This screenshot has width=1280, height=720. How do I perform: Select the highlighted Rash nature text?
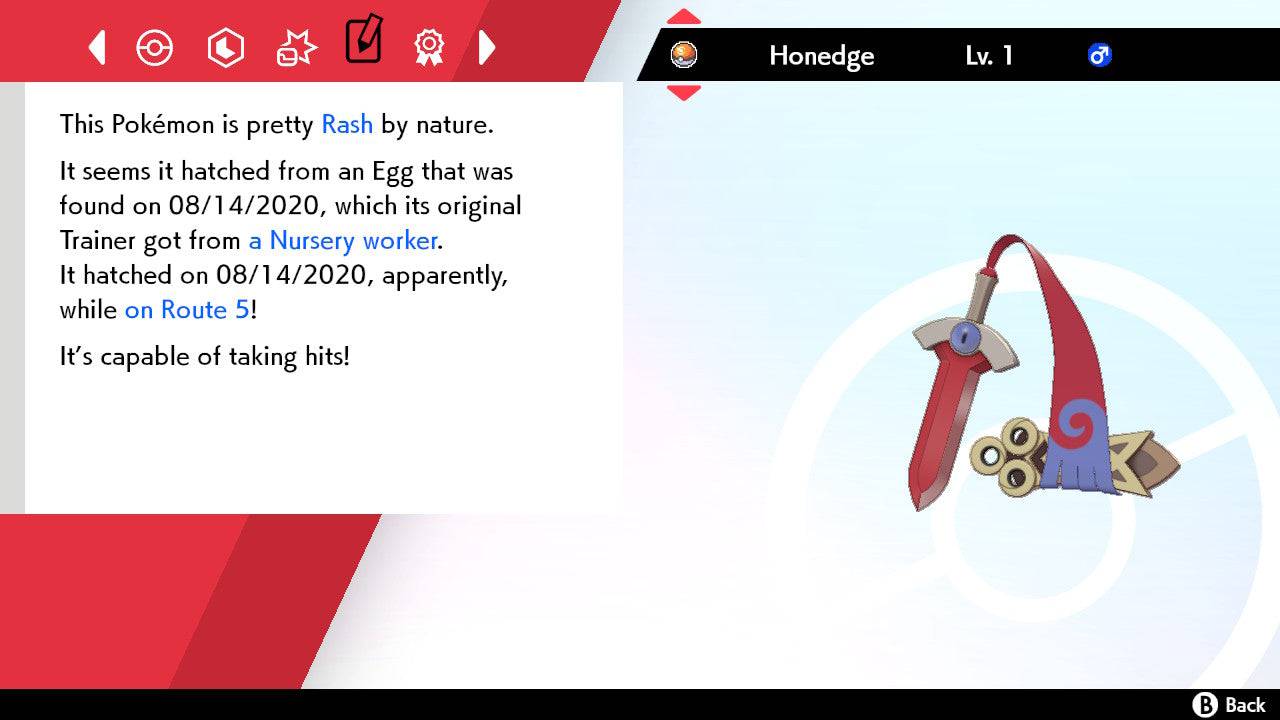[346, 124]
